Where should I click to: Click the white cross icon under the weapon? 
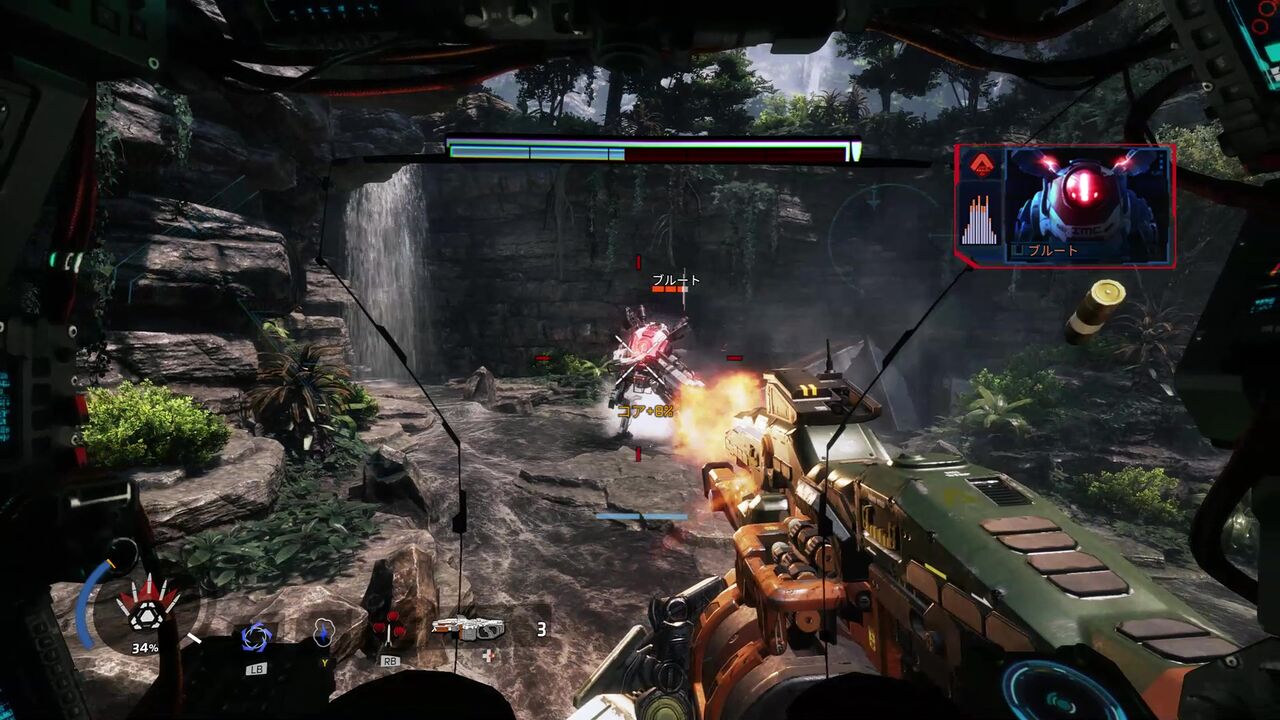pyautogui.click(x=487, y=655)
